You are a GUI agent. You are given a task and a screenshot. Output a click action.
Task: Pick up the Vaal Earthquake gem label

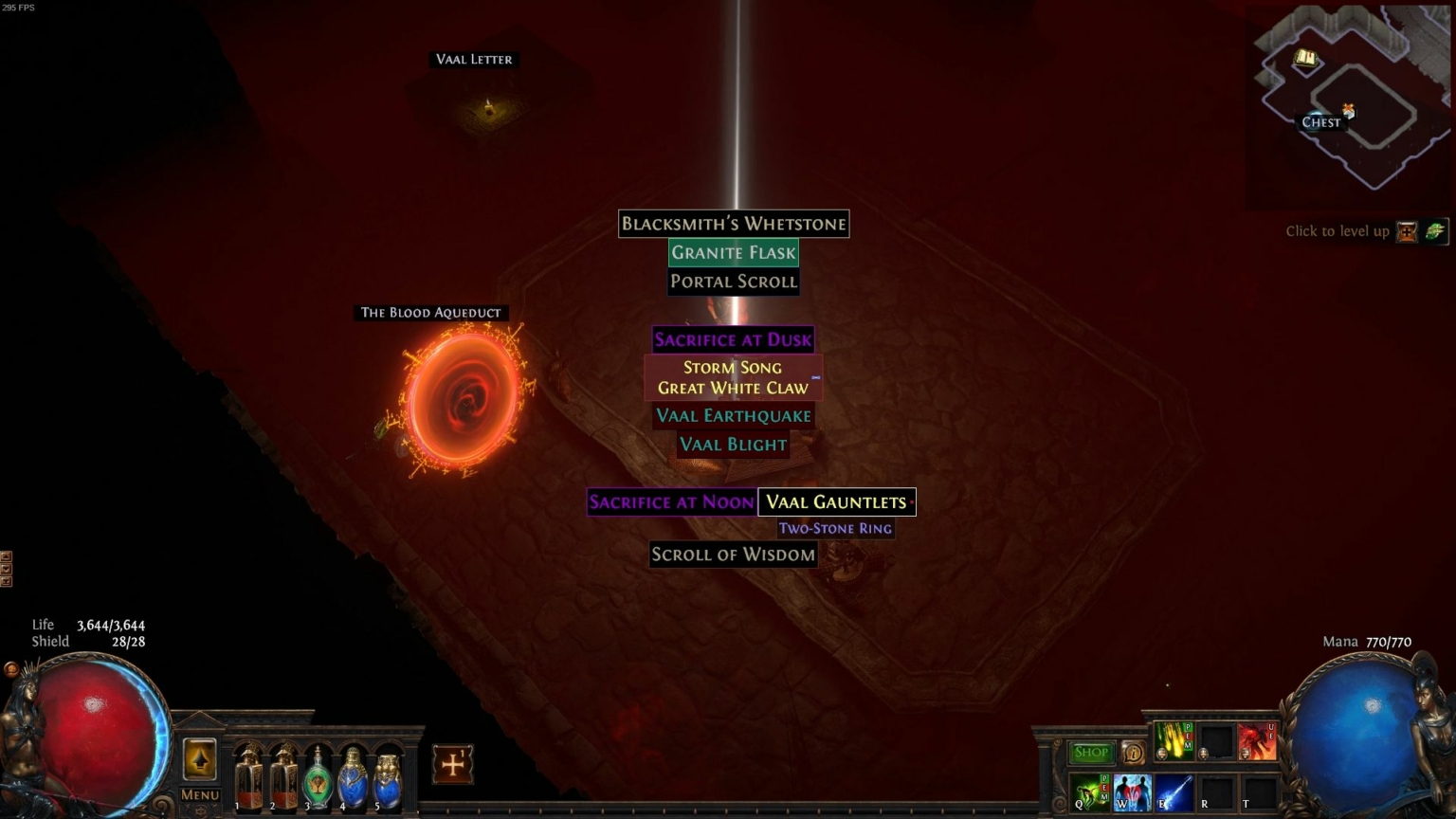[733, 415]
